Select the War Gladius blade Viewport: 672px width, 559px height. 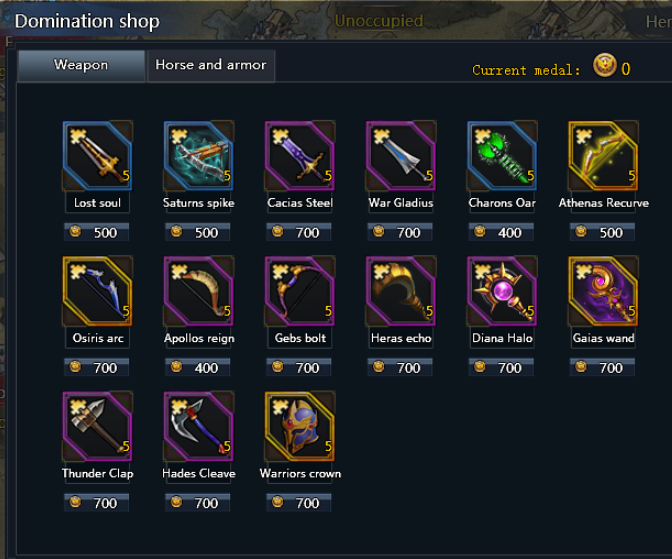401,156
